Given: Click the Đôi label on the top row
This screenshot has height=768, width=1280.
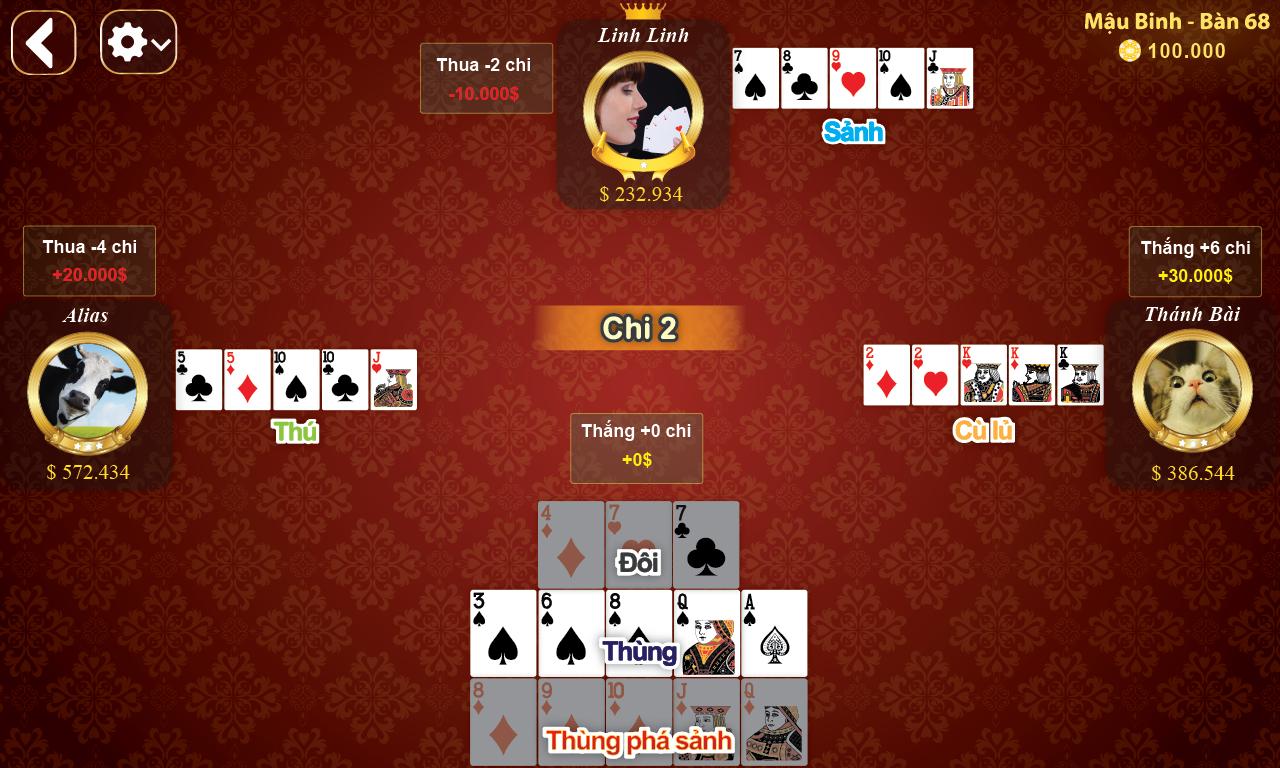Looking at the screenshot, I should (x=637, y=562).
